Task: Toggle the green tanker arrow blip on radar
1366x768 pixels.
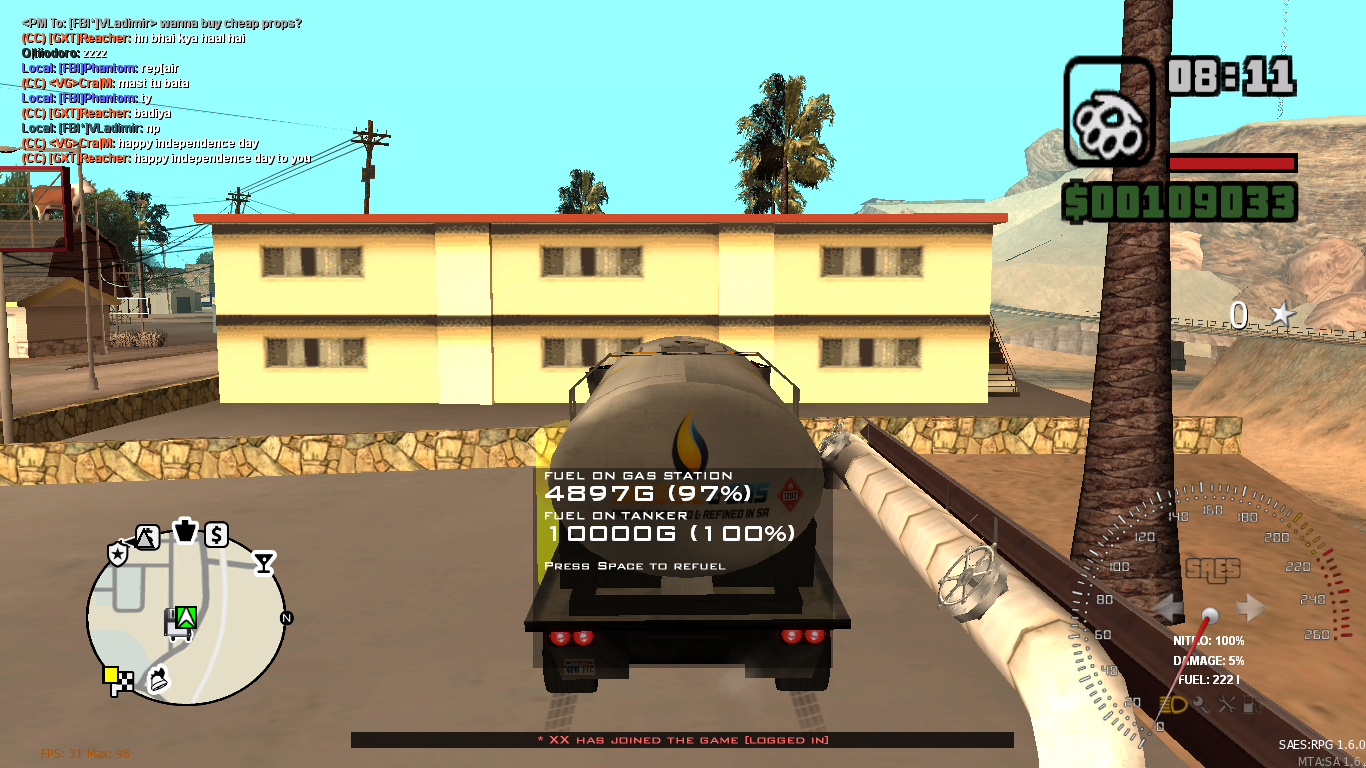Action: click(x=186, y=618)
